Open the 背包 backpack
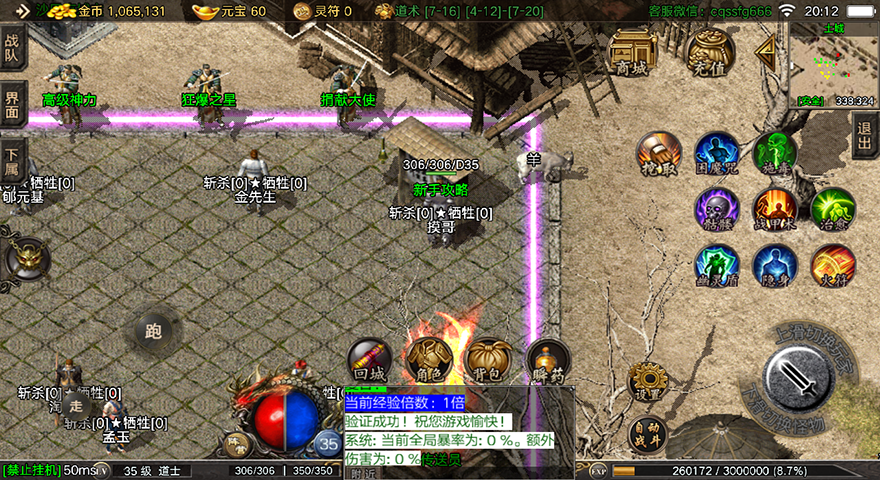 [489, 358]
